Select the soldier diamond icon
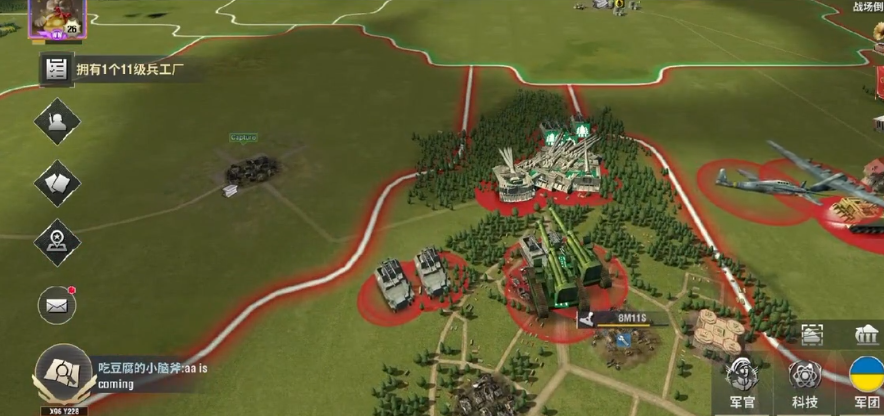Screen dimensions: 884x416 pyautogui.click(x=57, y=122)
